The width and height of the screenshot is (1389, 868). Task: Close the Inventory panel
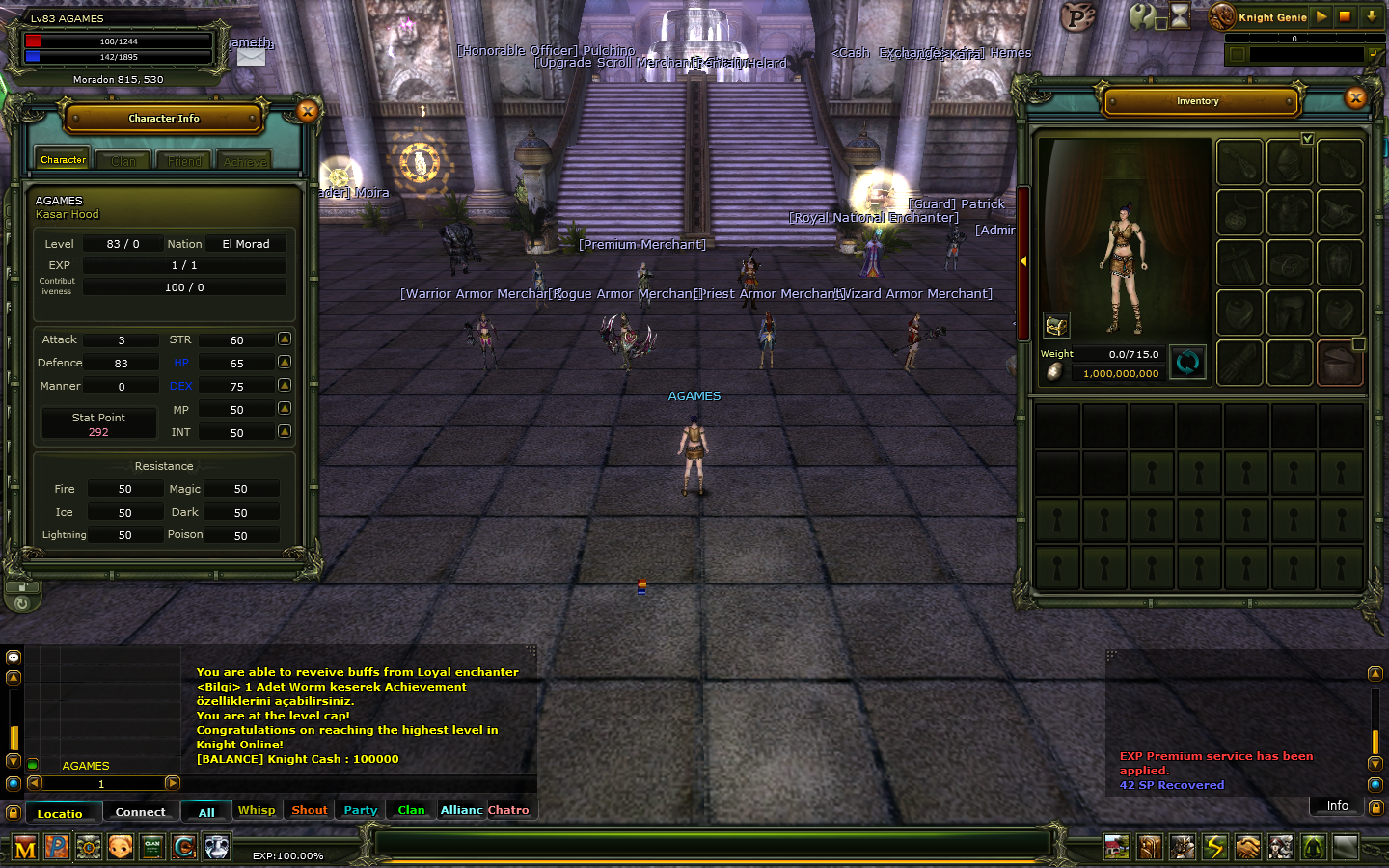click(x=1356, y=97)
